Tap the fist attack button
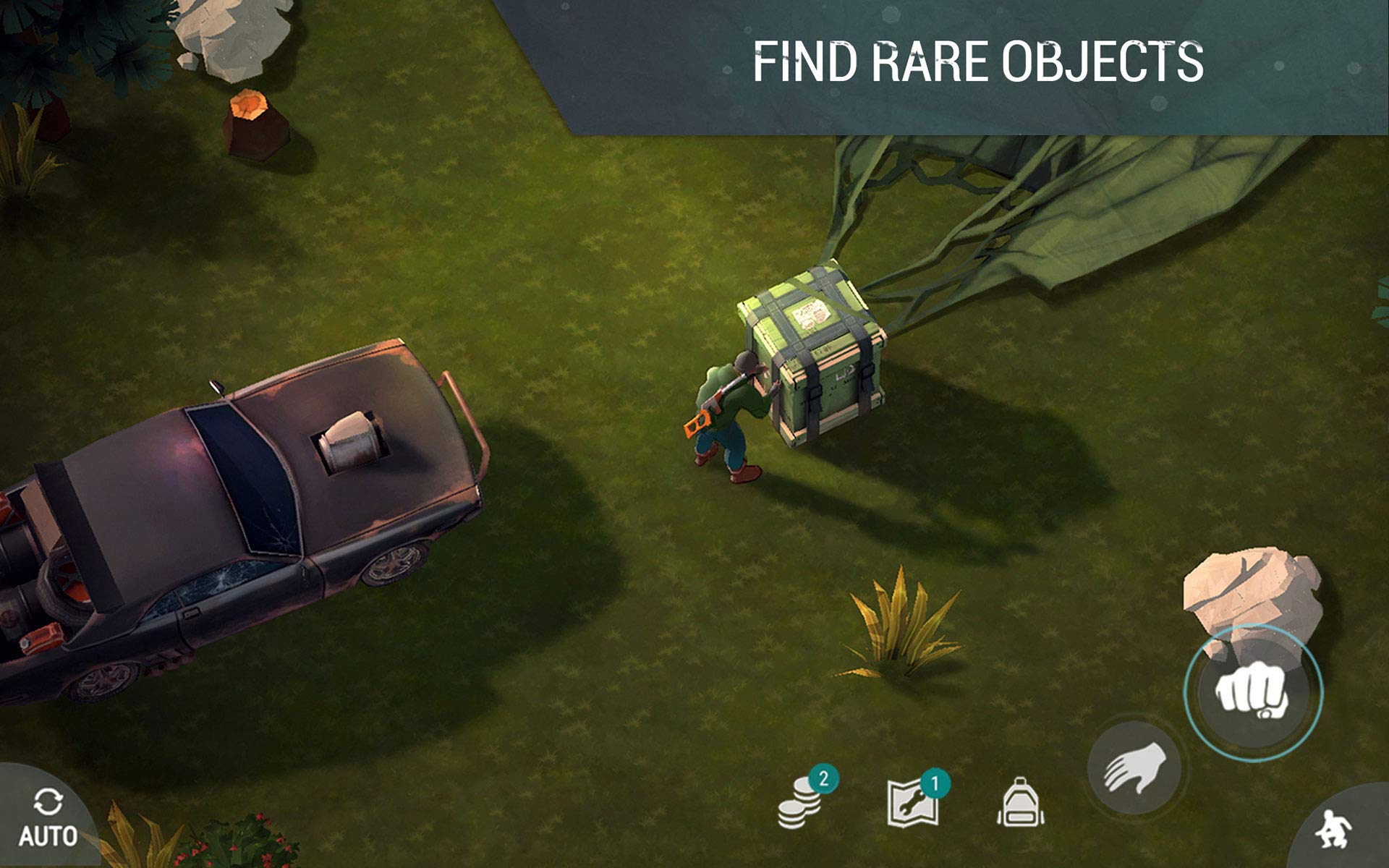This screenshot has width=1389, height=868. click(x=1253, y=692)
